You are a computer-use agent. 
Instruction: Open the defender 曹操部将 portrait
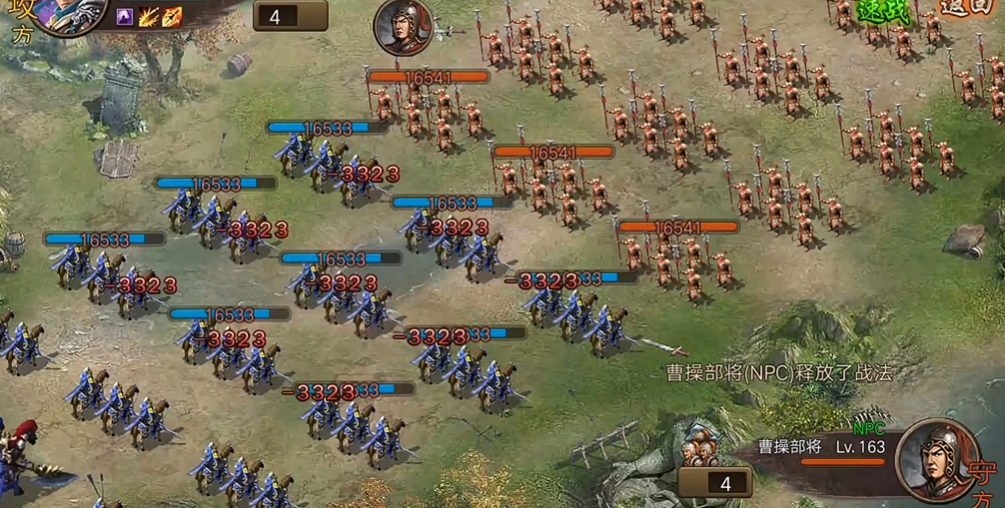pyautogui.click(x=935, y=459)
